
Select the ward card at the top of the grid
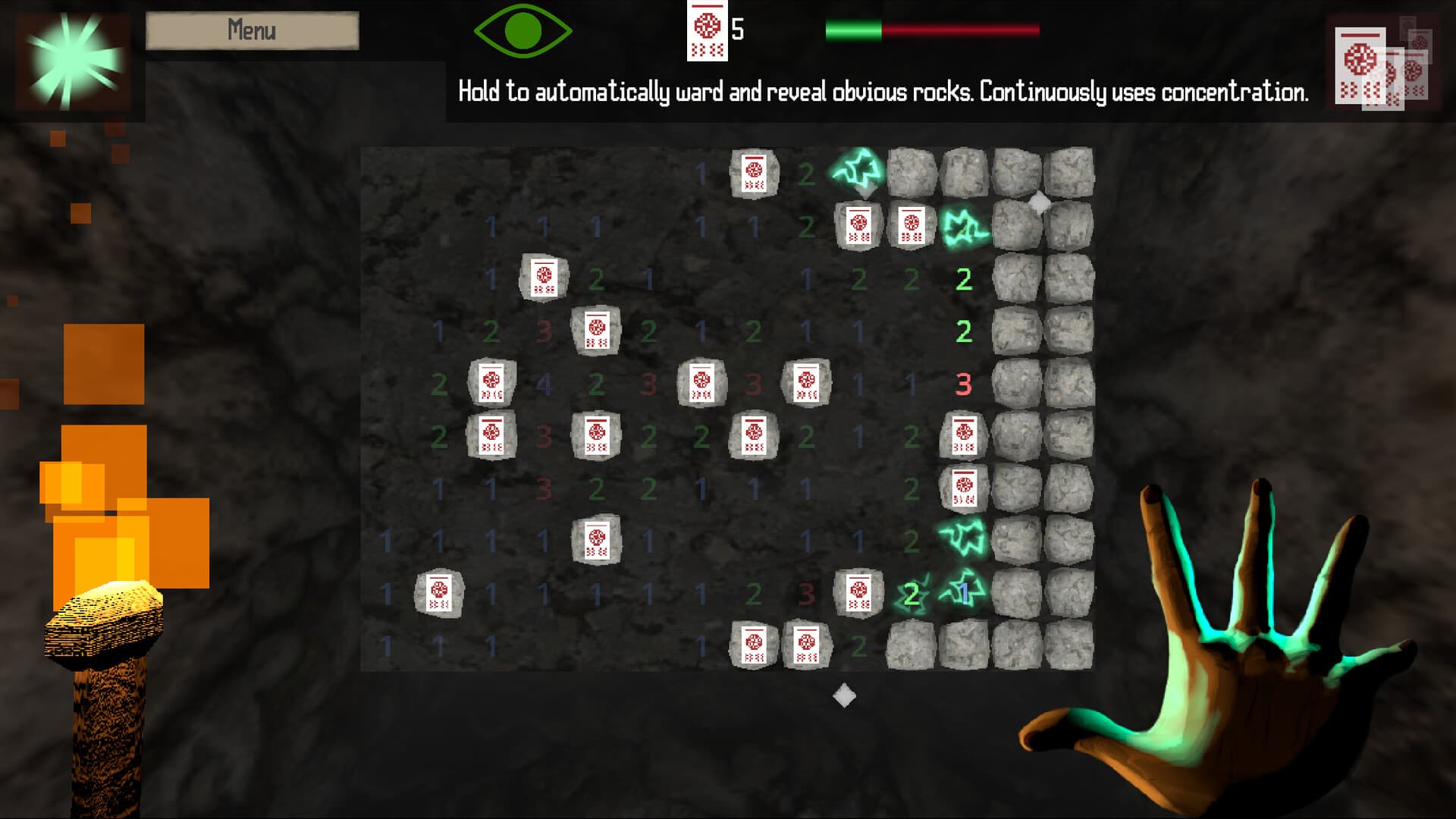(755, 174)
